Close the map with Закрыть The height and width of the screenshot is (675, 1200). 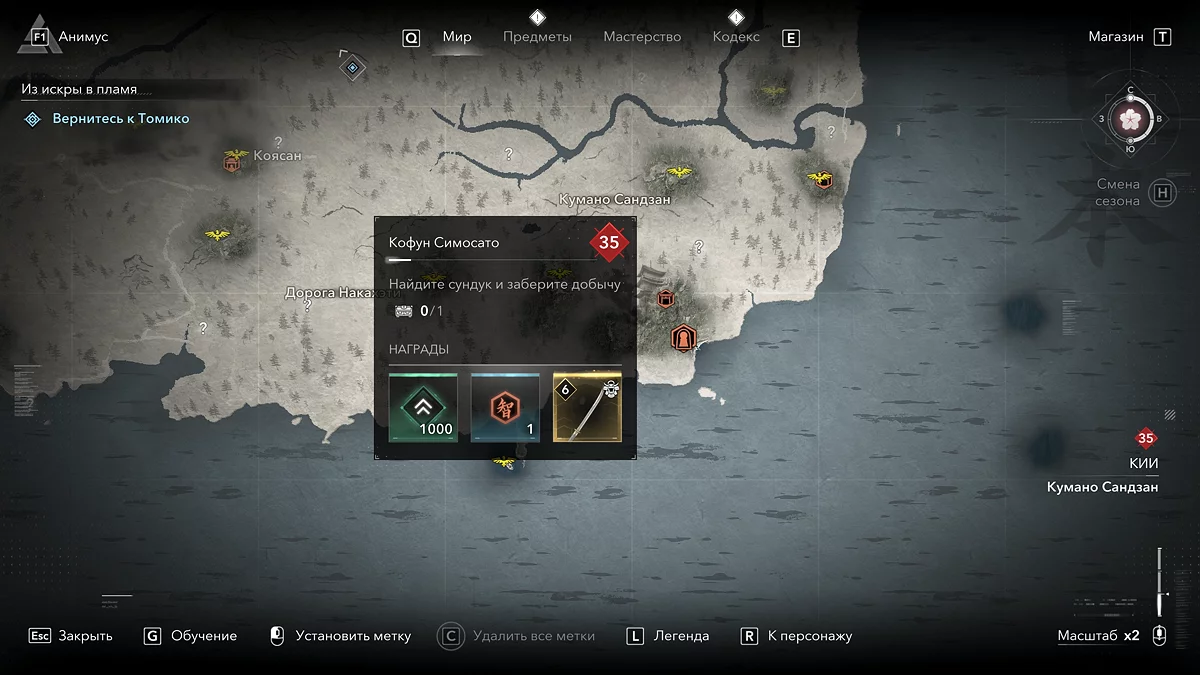pos(84,636)
